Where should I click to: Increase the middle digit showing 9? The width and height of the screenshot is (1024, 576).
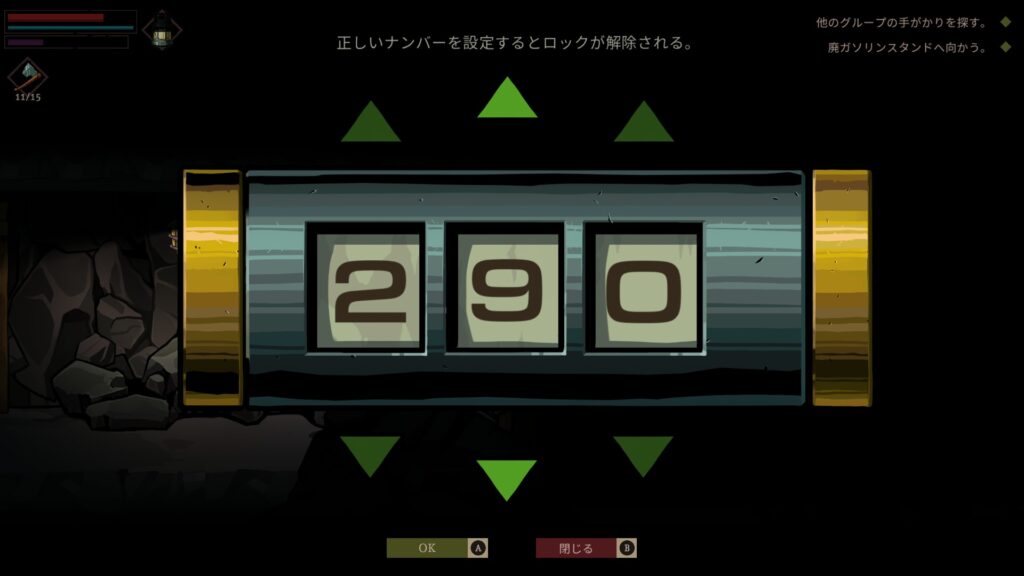click(x=507, y=100)
